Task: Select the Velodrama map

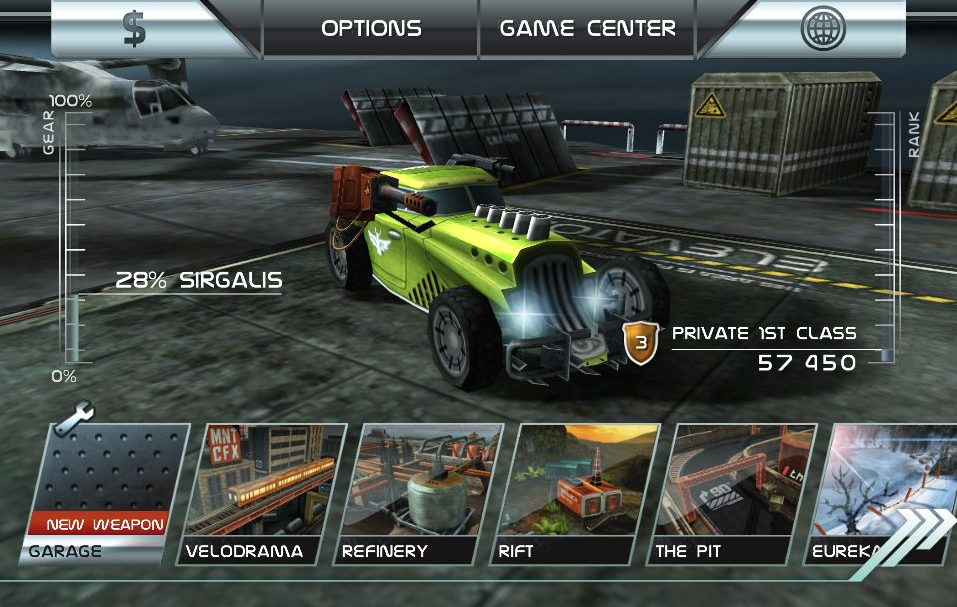Action: [x=260, y=490]
